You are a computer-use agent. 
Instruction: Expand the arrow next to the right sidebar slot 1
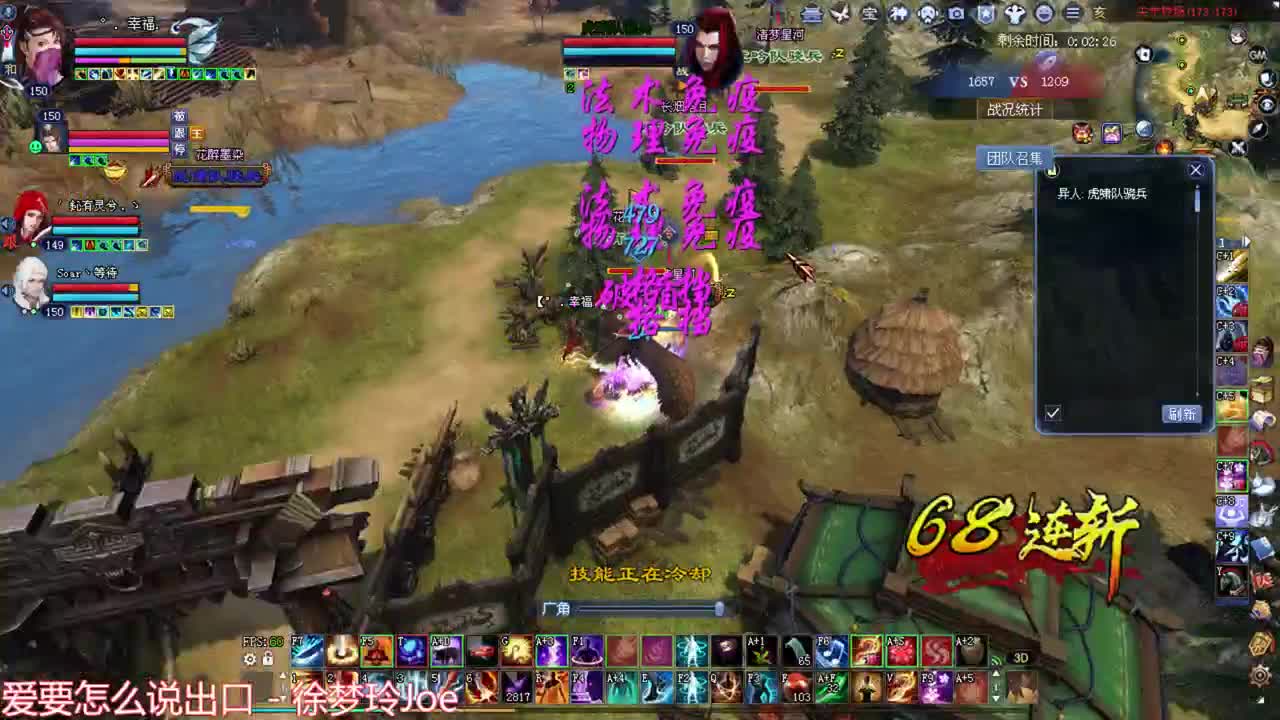[x=1245, y=241]
